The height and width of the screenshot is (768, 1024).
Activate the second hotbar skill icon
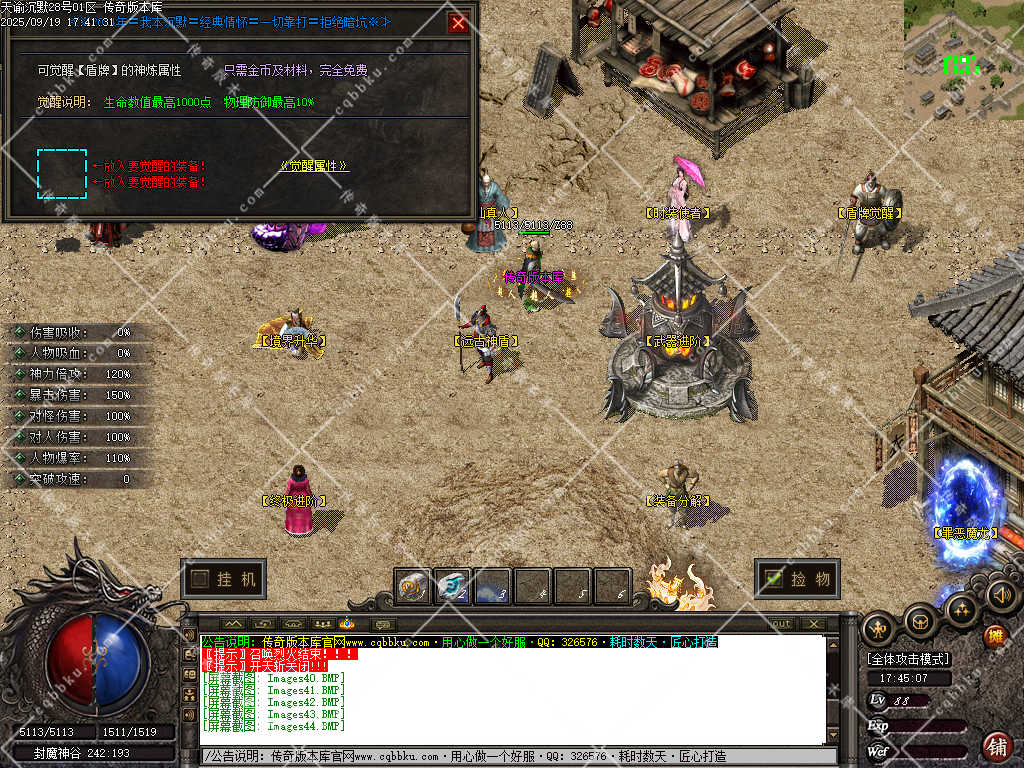(452, 587)
